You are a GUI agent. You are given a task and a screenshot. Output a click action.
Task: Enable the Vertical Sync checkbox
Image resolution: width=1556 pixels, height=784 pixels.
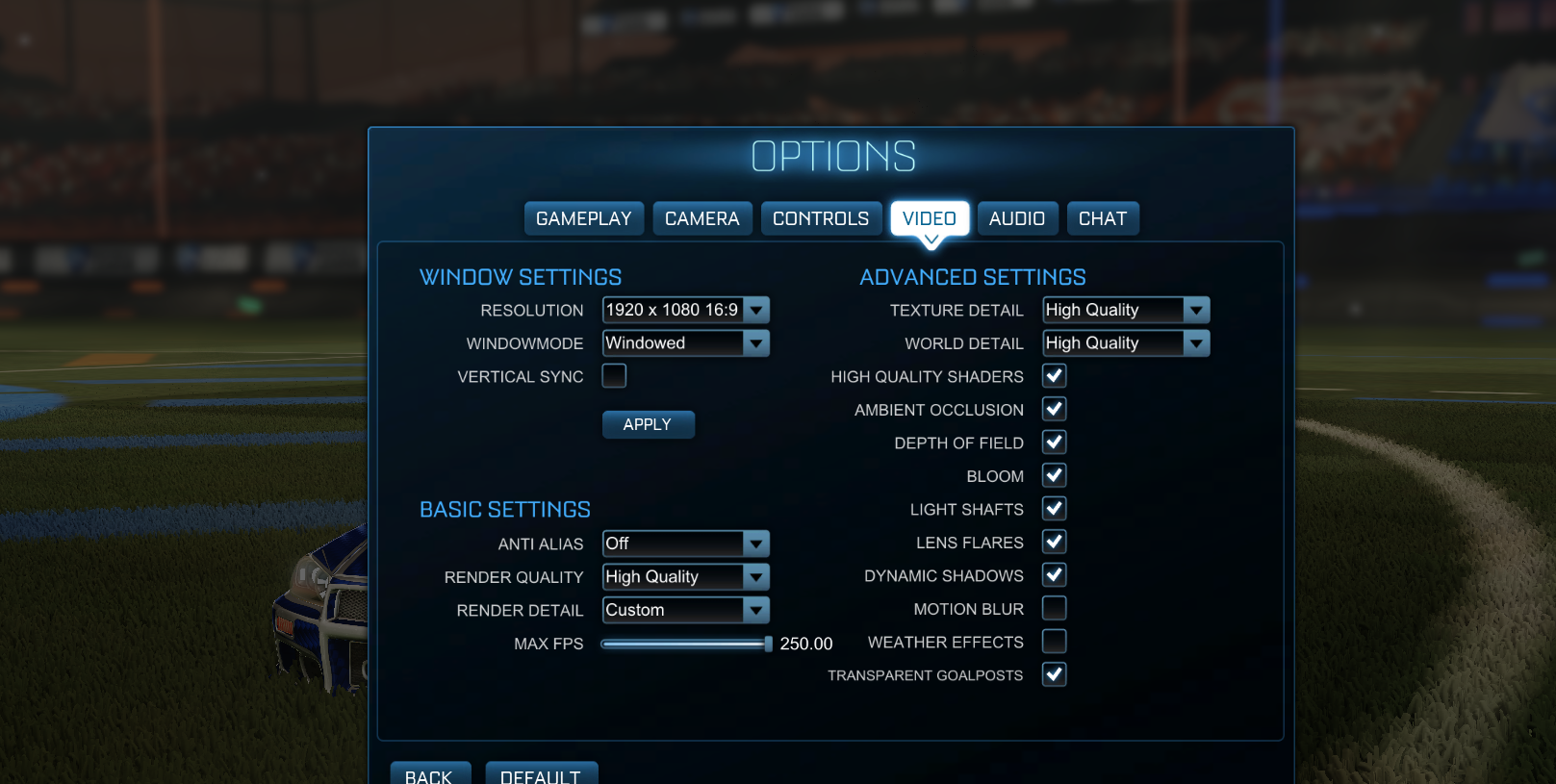[x=614, y=376]
